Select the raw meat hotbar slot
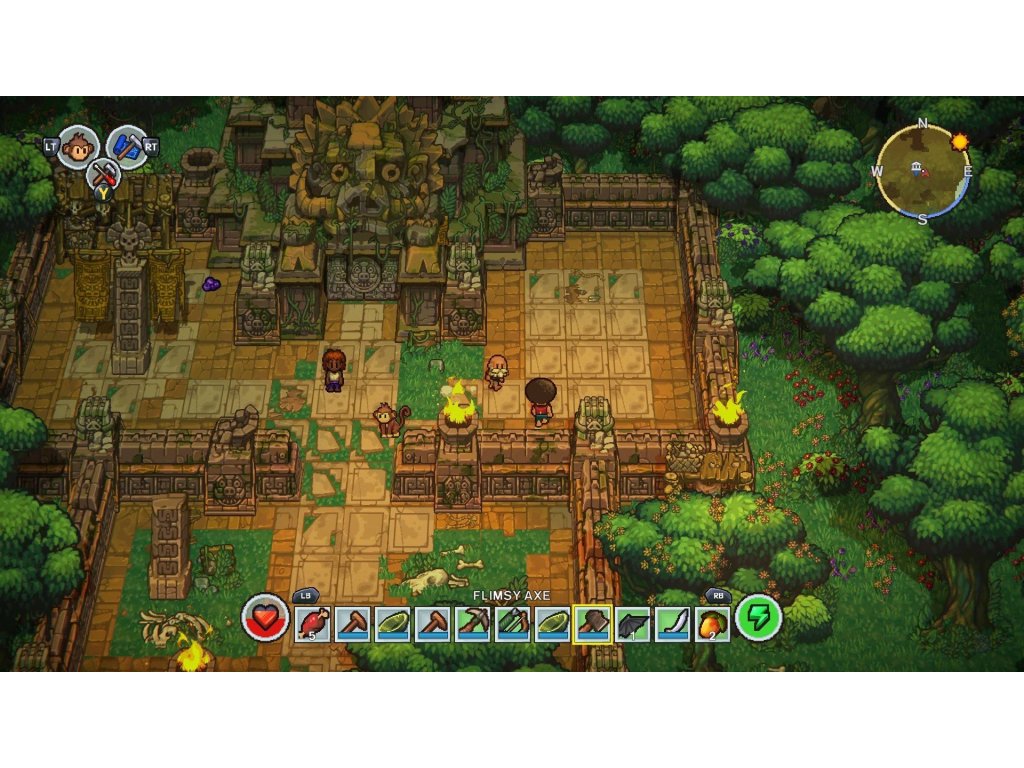The height and width of the screenshot is (768, 1024). point(312,624)
